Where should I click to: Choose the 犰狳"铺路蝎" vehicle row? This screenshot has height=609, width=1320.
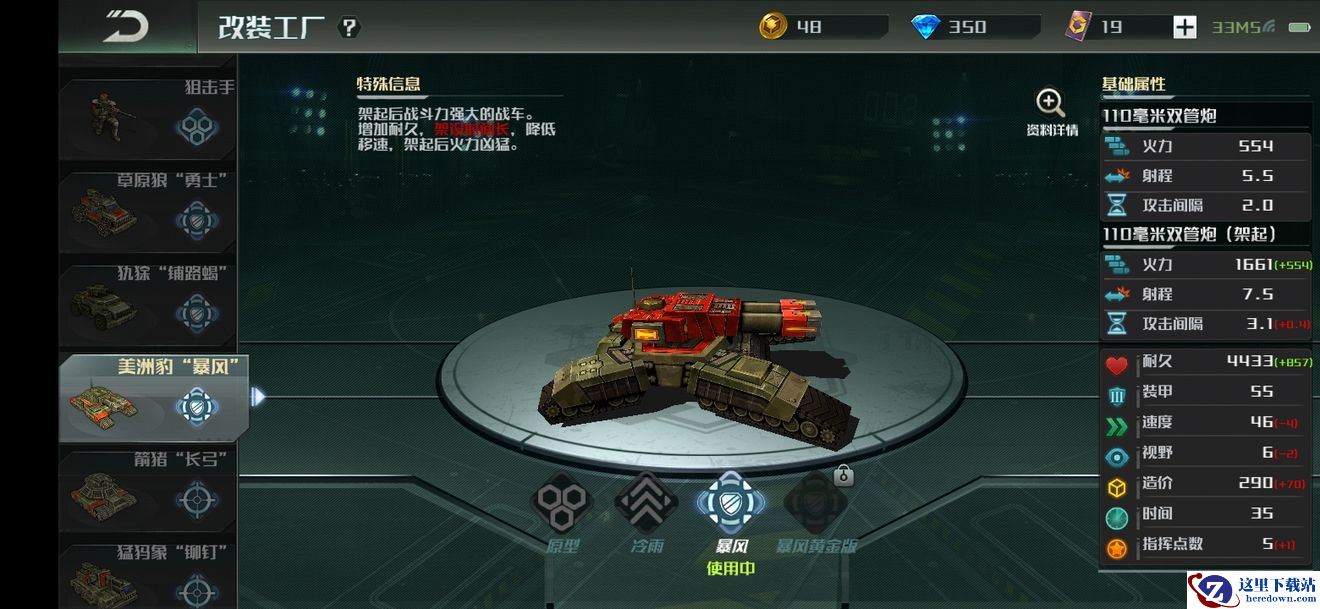148,303
